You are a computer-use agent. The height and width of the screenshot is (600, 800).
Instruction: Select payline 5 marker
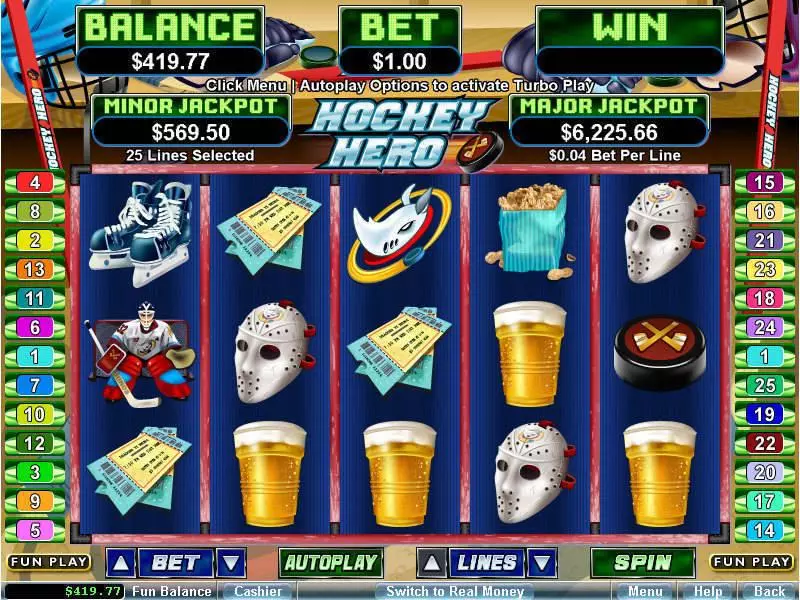[35, 530]
